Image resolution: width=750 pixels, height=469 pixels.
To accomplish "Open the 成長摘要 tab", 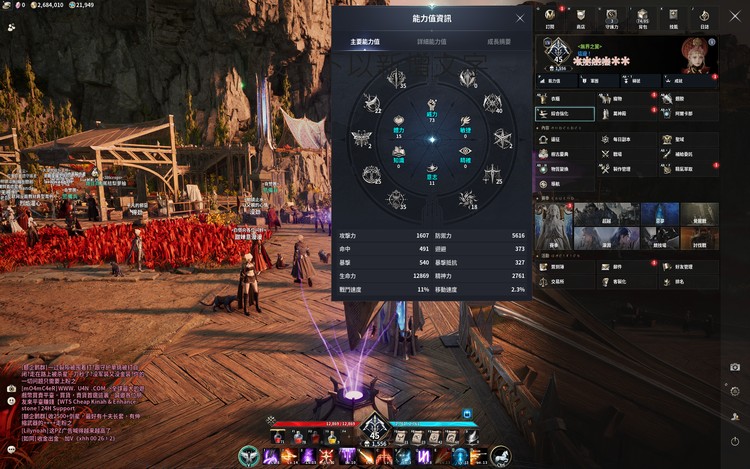I will [x=498, y=43].
